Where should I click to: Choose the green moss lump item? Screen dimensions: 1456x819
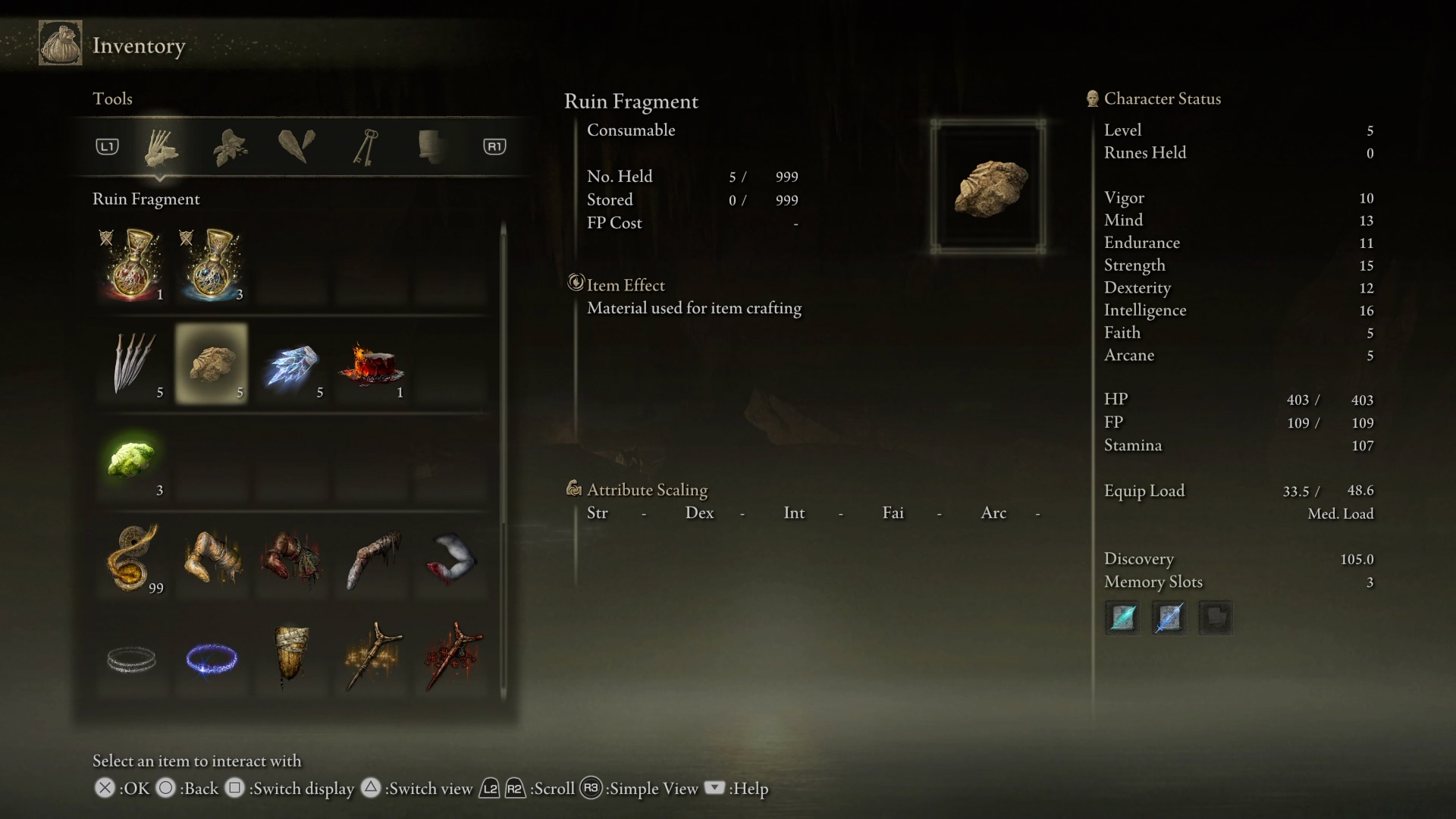pos(132,460)
